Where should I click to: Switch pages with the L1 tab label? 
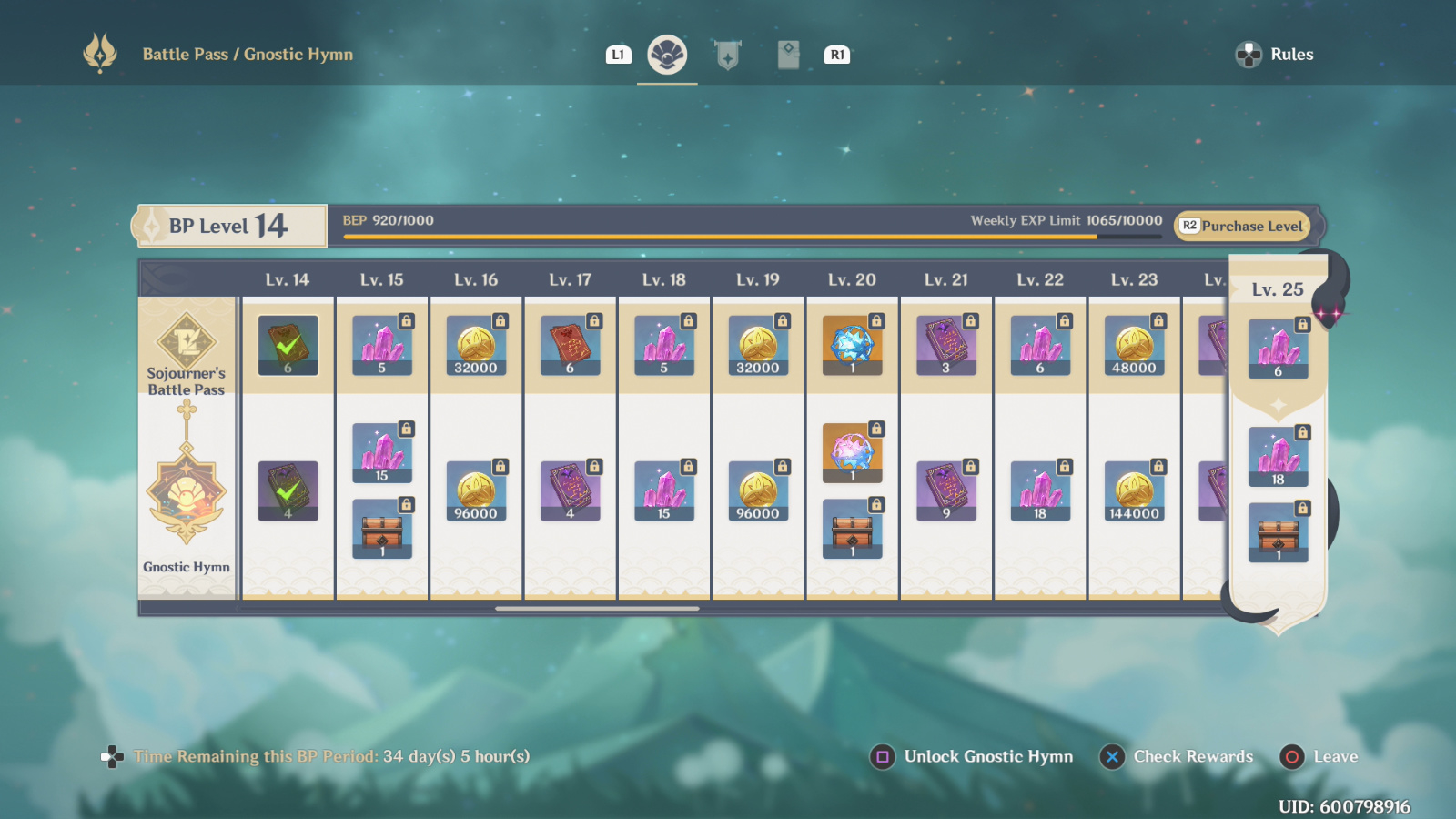pyautogui.click(x=618, y=54)
